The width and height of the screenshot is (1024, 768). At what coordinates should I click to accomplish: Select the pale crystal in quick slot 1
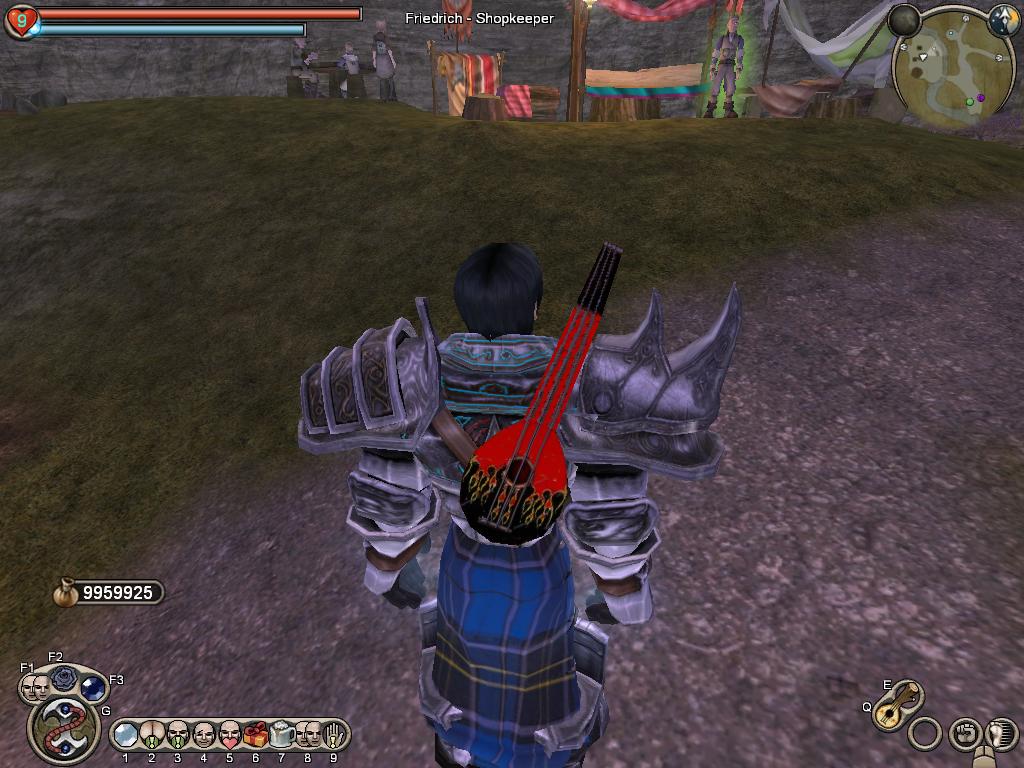coord(125,735)
